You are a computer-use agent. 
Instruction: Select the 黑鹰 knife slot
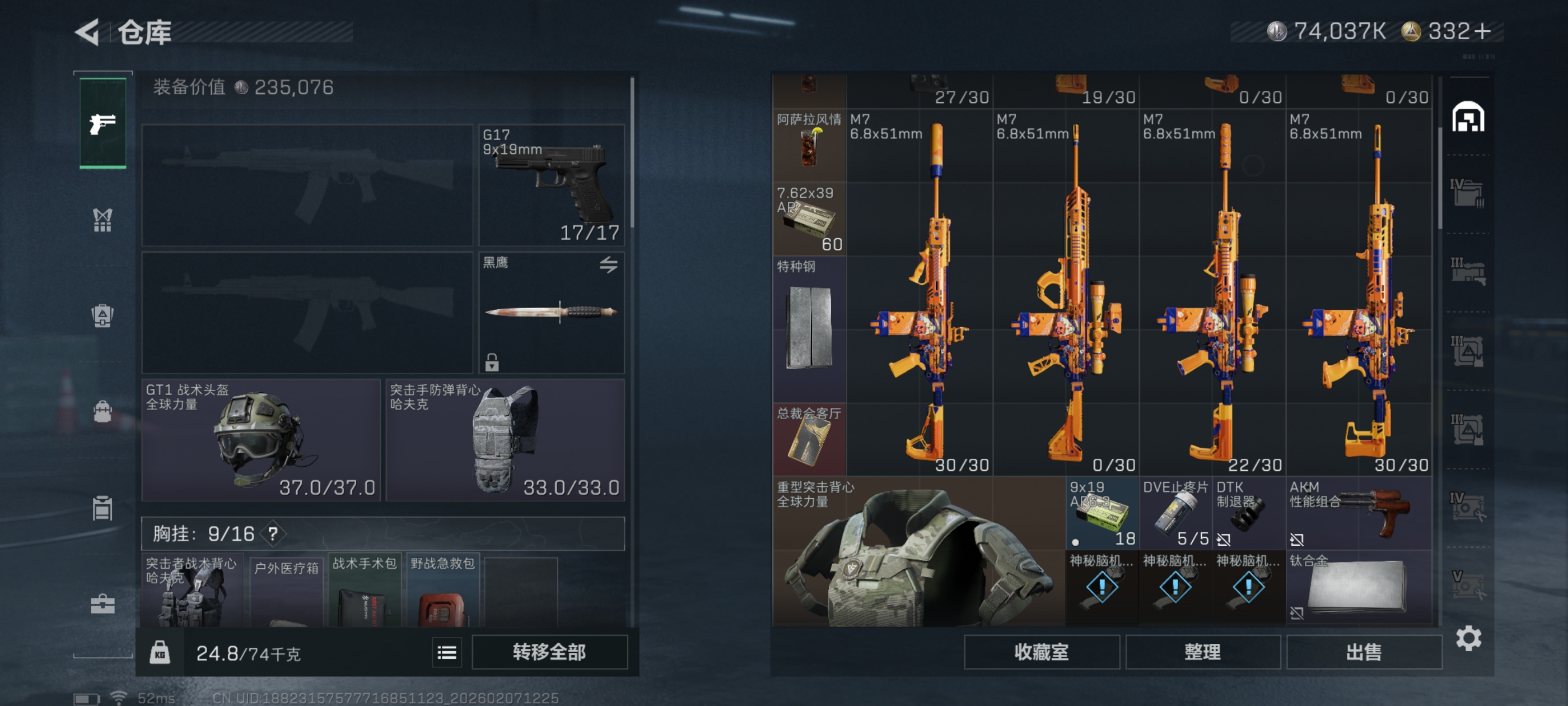coord(552,313)
